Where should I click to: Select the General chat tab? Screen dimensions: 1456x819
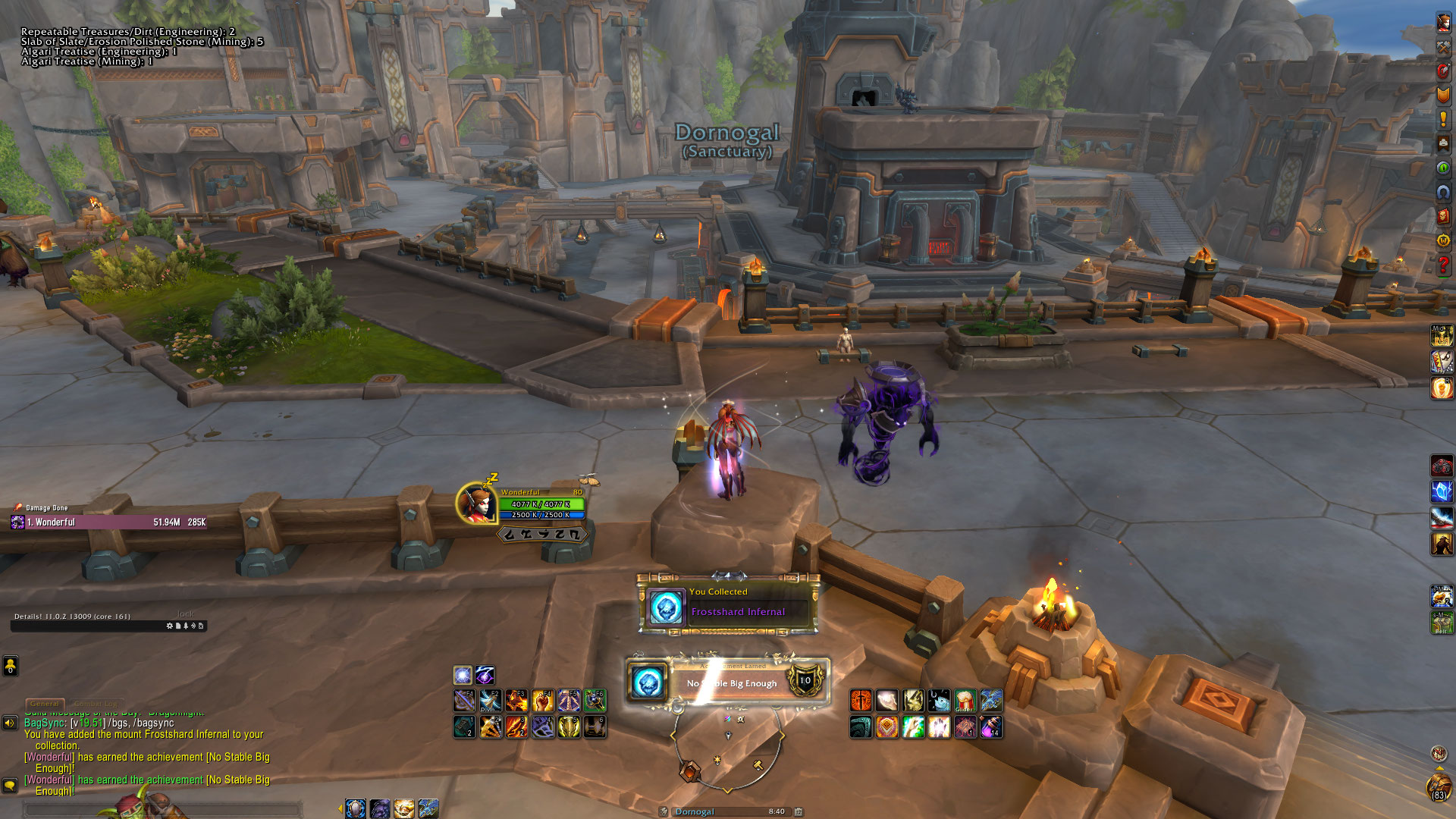click(45, 704)
